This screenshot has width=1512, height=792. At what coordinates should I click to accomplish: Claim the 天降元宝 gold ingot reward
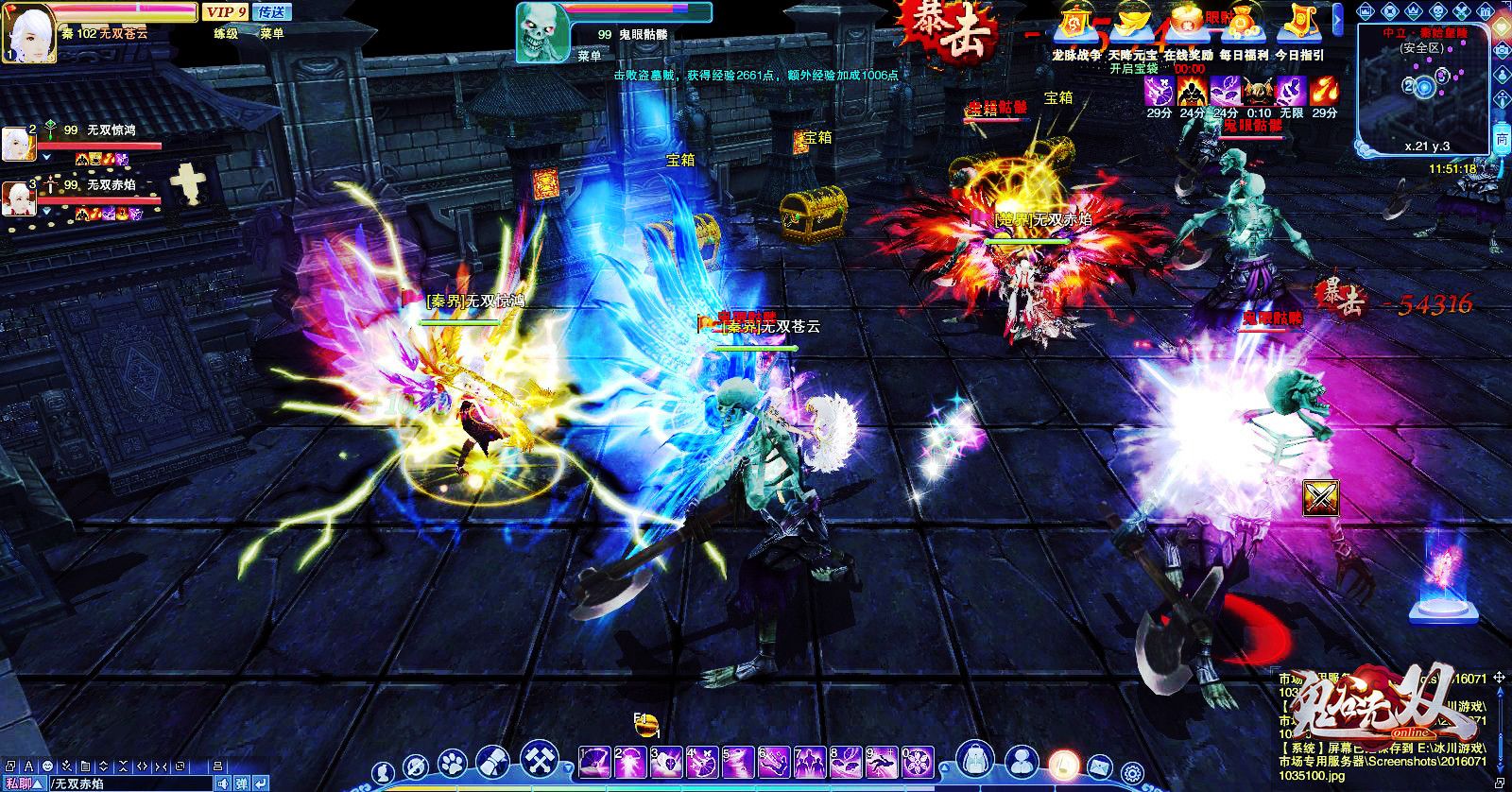click(1129, 28)
